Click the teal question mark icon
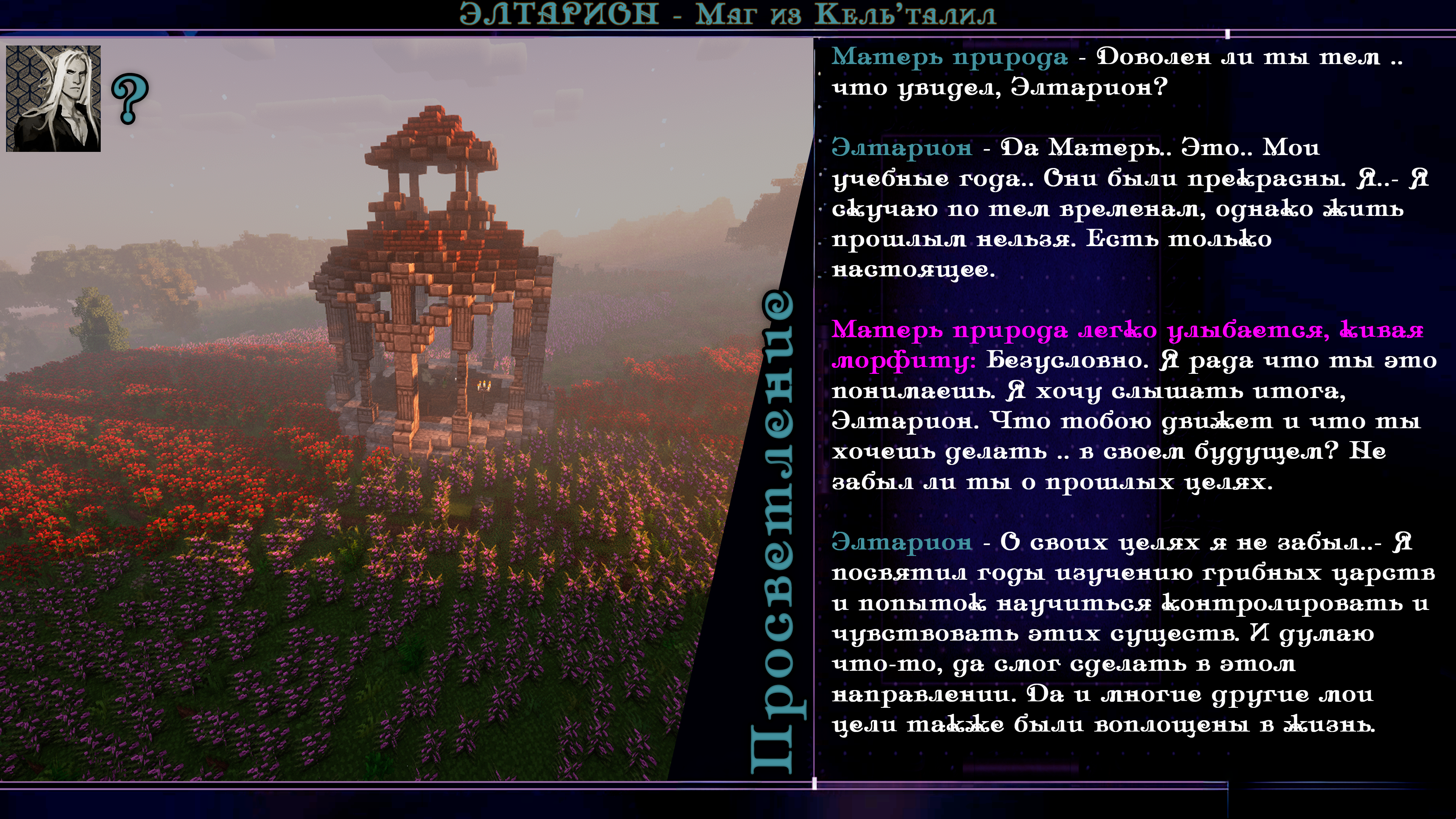The width and height of the screenshot is (1456, 819). [x=130, y=98]
